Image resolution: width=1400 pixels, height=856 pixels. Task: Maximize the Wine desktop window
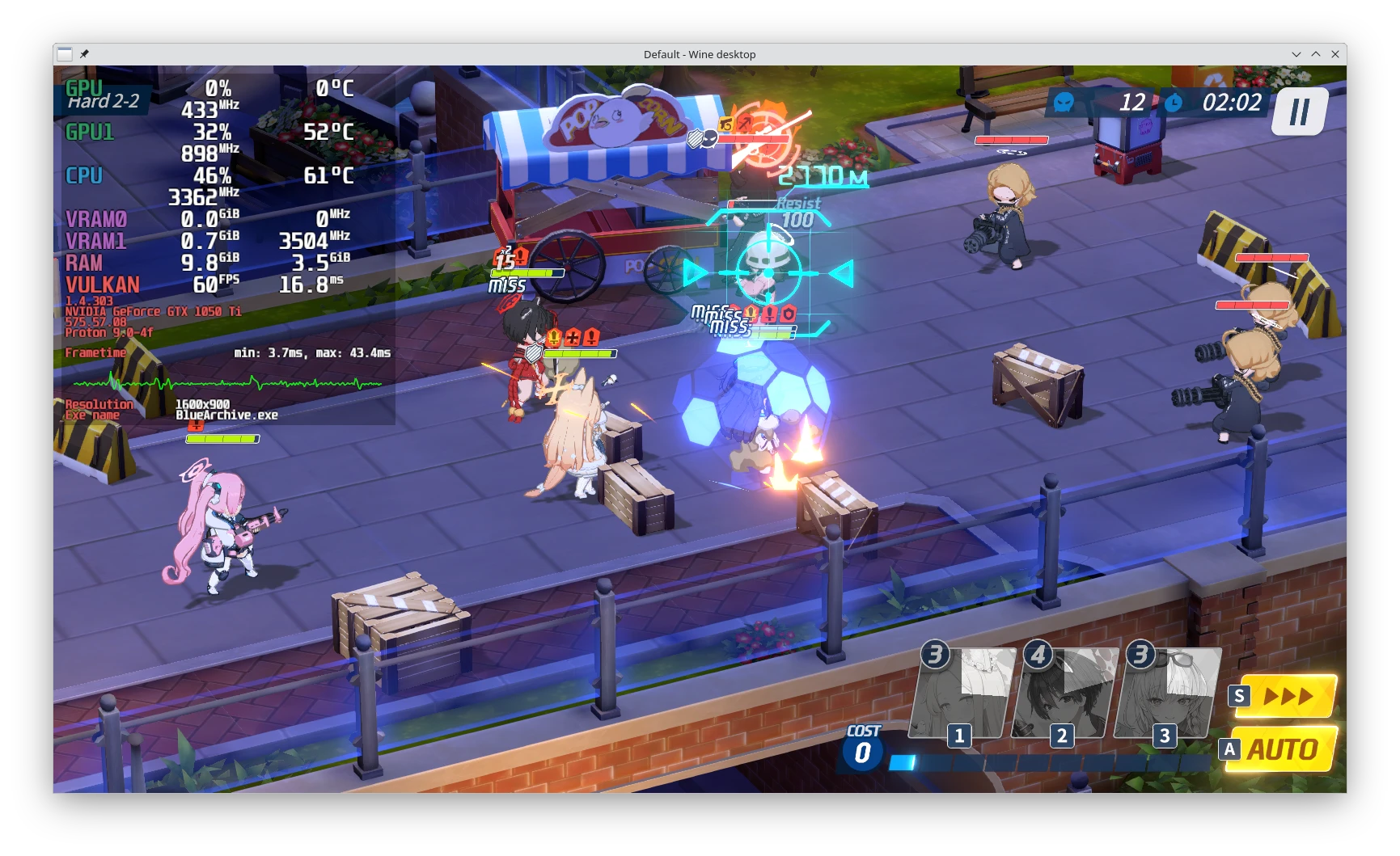tap(1316, 54)
